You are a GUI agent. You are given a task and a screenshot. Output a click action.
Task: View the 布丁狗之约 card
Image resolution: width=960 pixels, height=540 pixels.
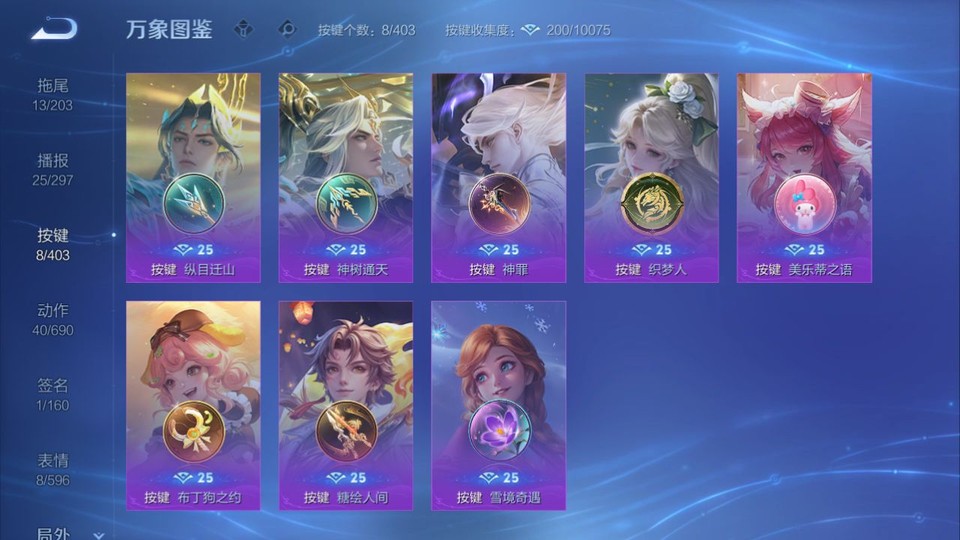pyautogui.click(x=193, y=405)
